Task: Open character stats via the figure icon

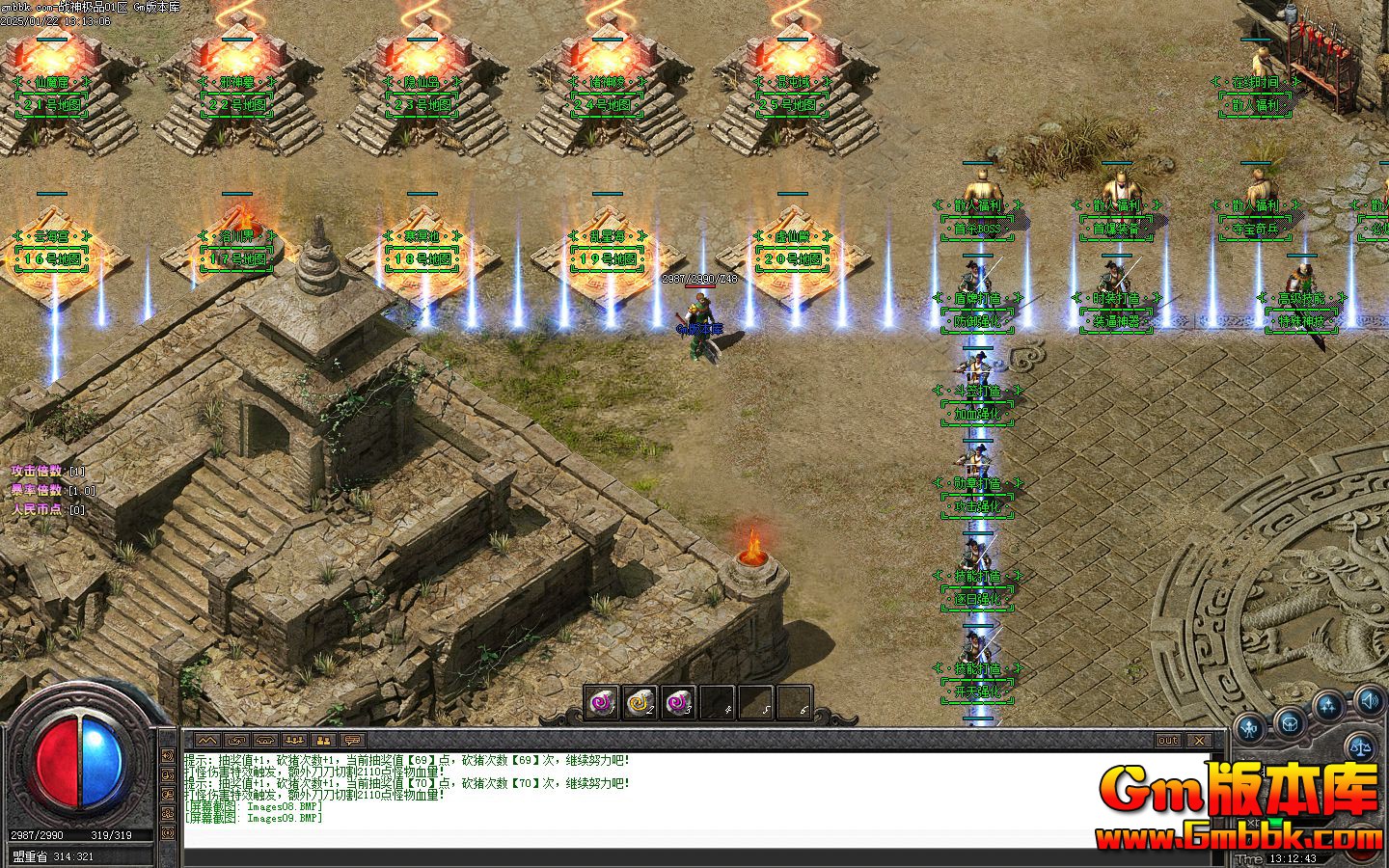Action: 1249,726
